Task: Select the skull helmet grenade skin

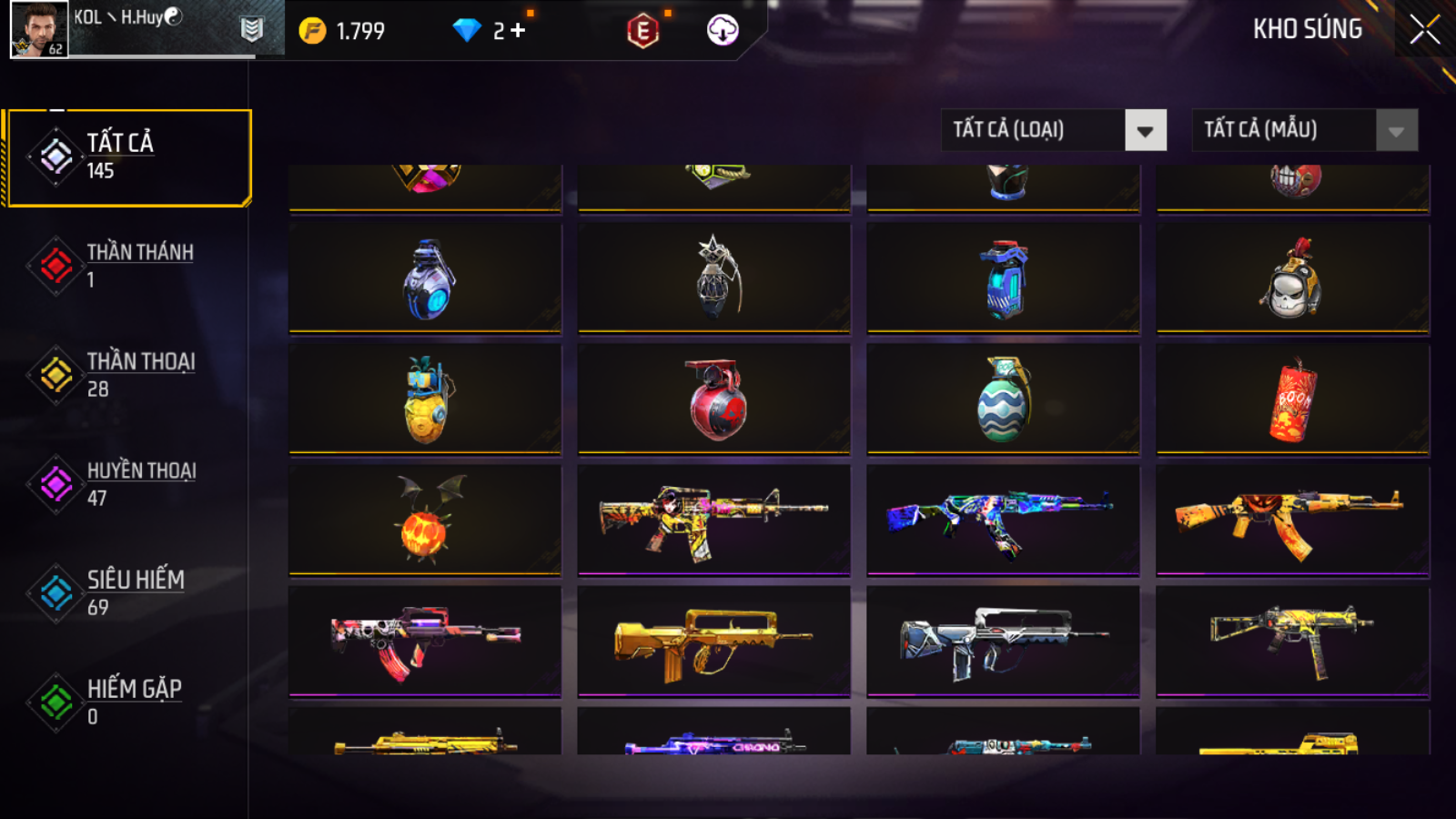Action: coord(1292,278)
